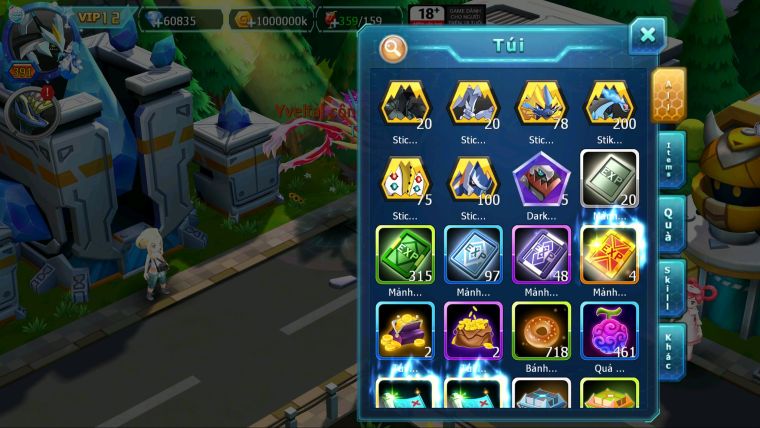Select the white EXP shard with 20
Viewport: 760px width, 428px height.
coord(609,180)
